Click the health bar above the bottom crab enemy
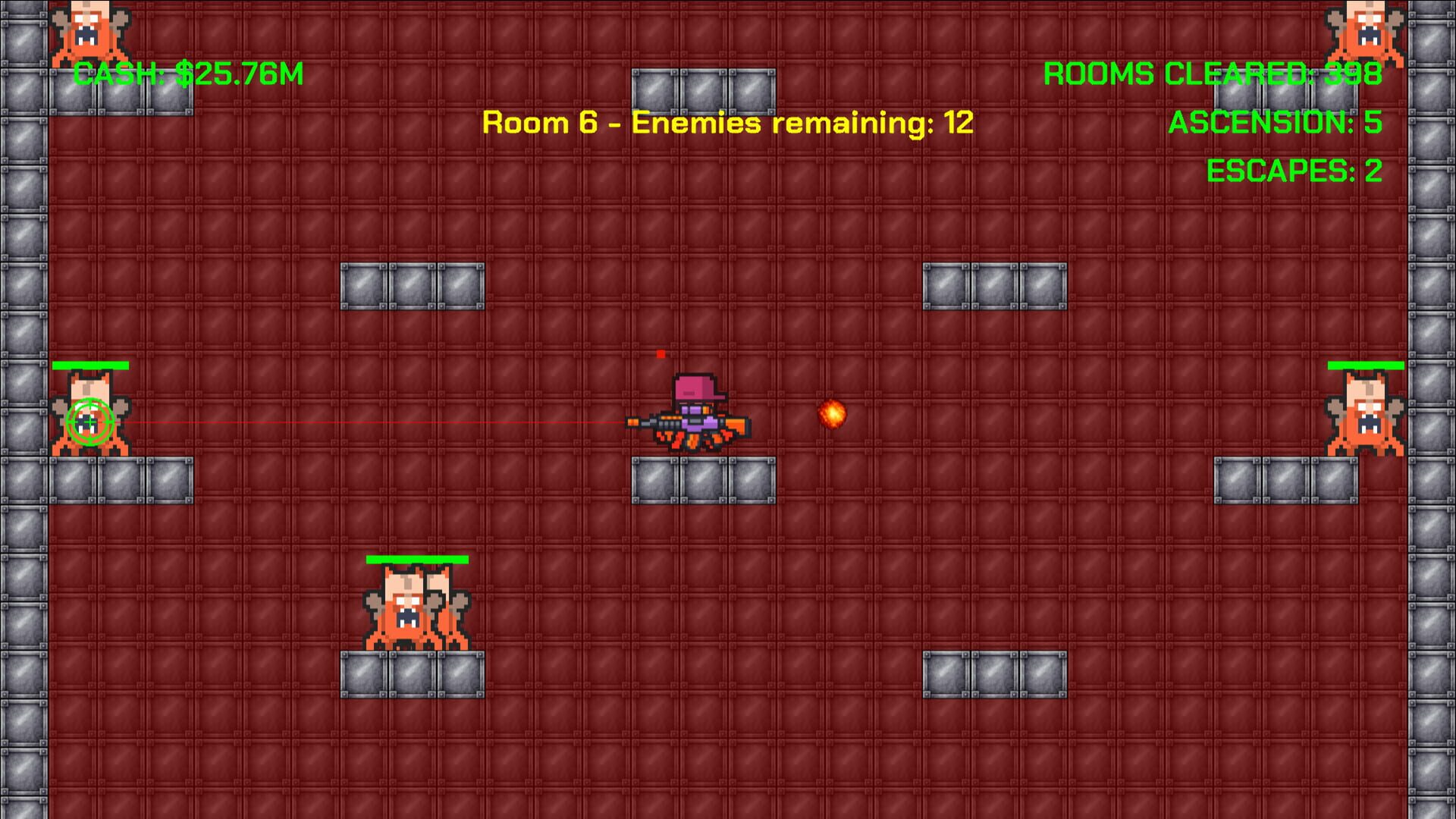 [416, 560]
